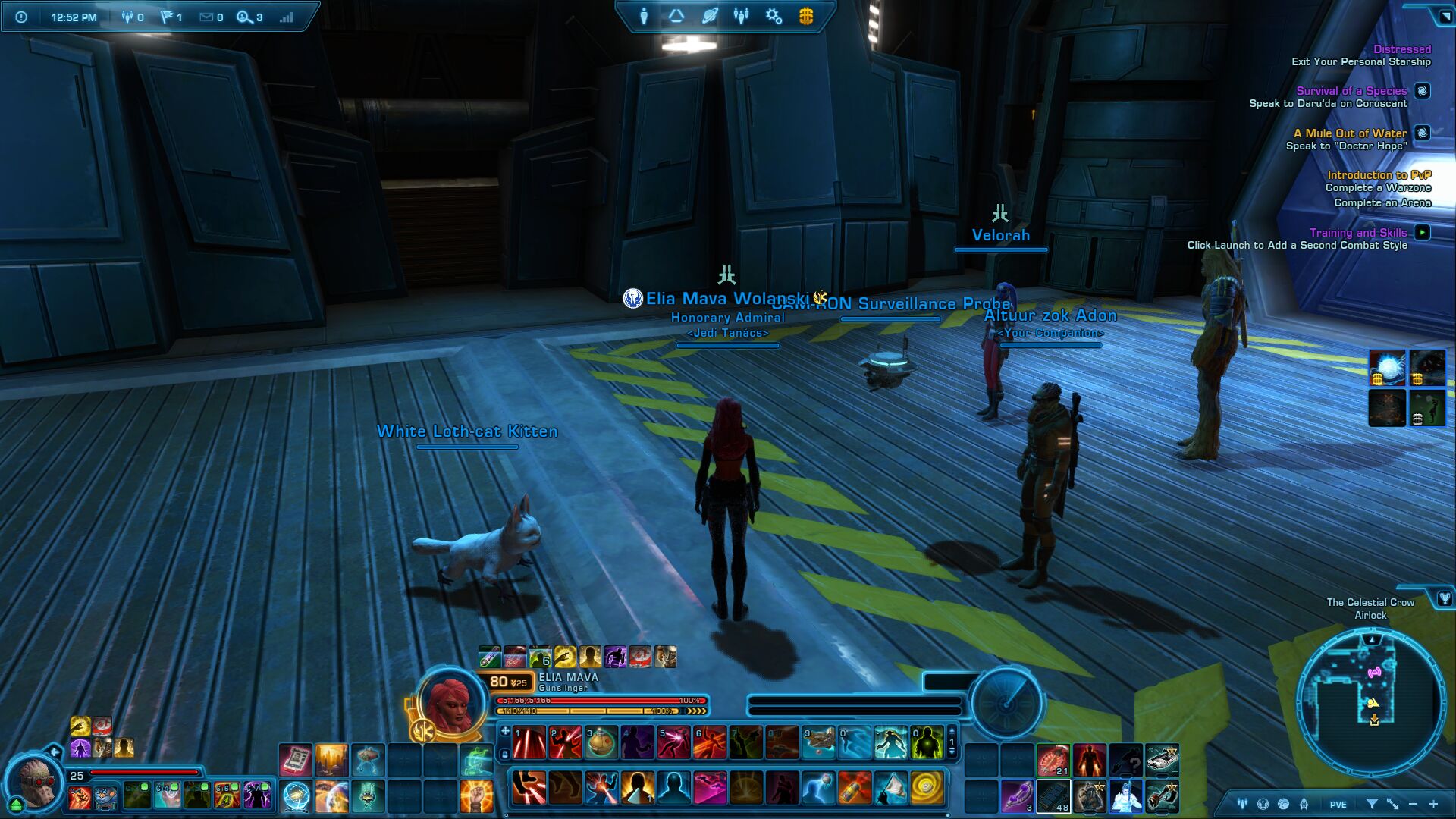Select the Introduction to PvP objective

1379,175
